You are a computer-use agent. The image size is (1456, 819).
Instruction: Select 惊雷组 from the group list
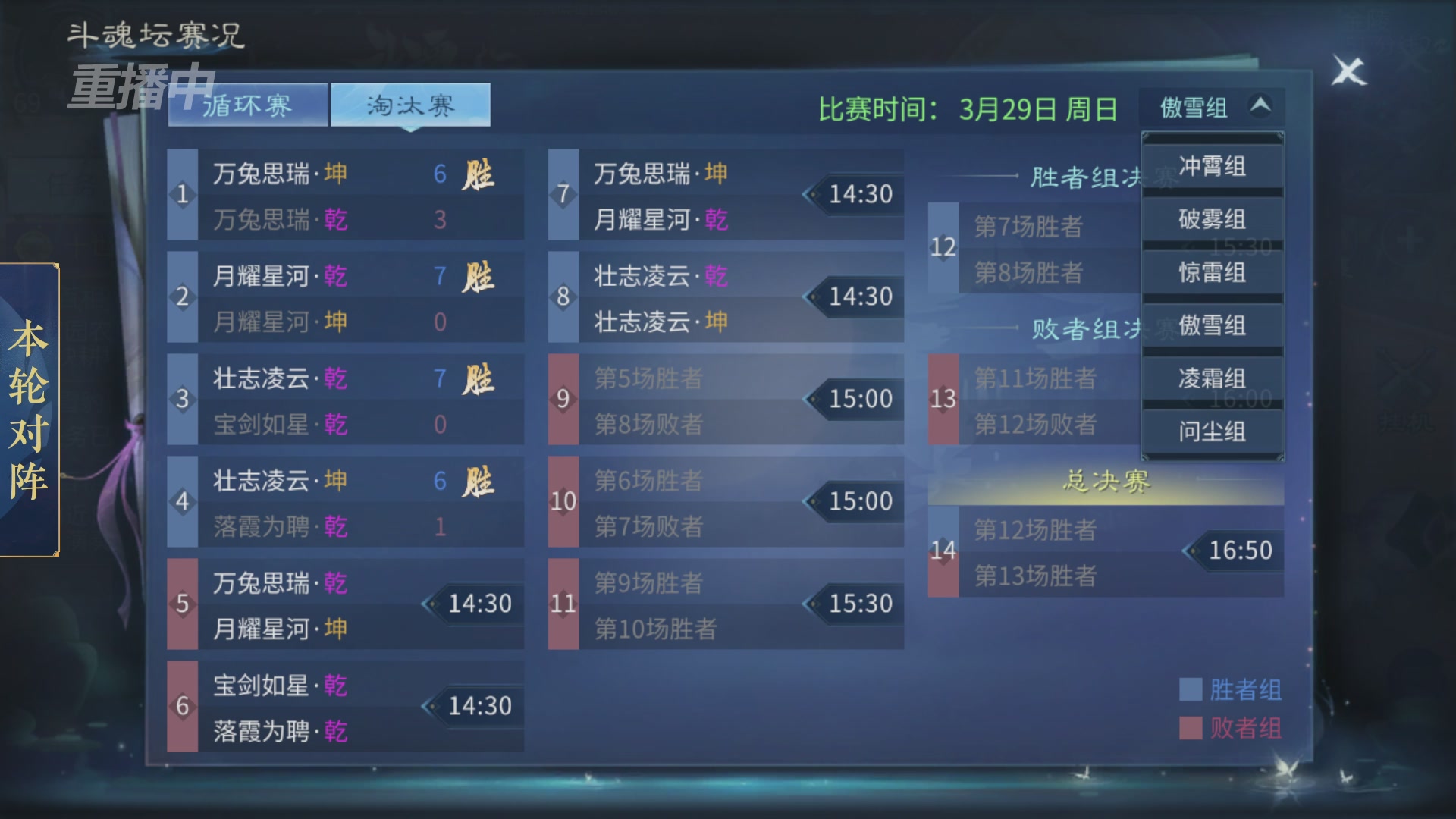(1211, 271)
